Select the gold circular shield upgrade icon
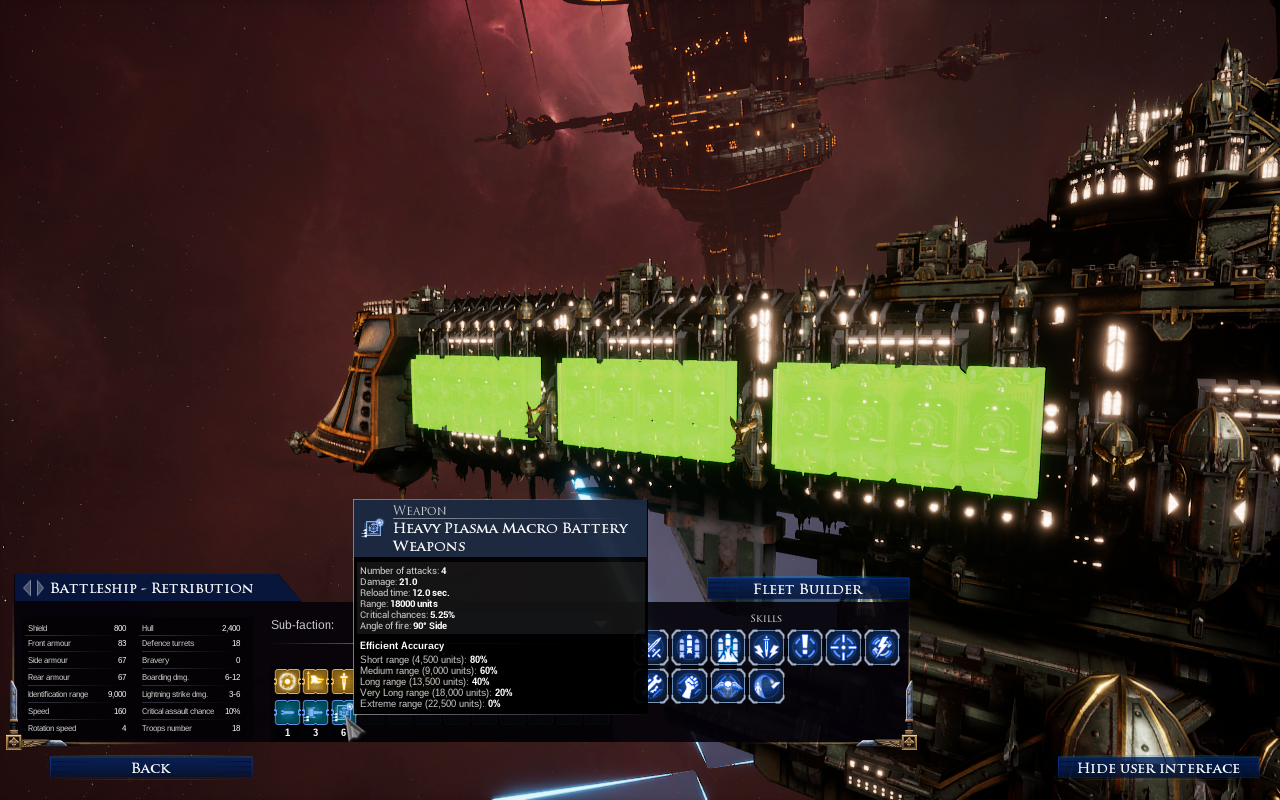This screenshot has height=800, width=1280. pyautogui.click(x=287, y=682)
